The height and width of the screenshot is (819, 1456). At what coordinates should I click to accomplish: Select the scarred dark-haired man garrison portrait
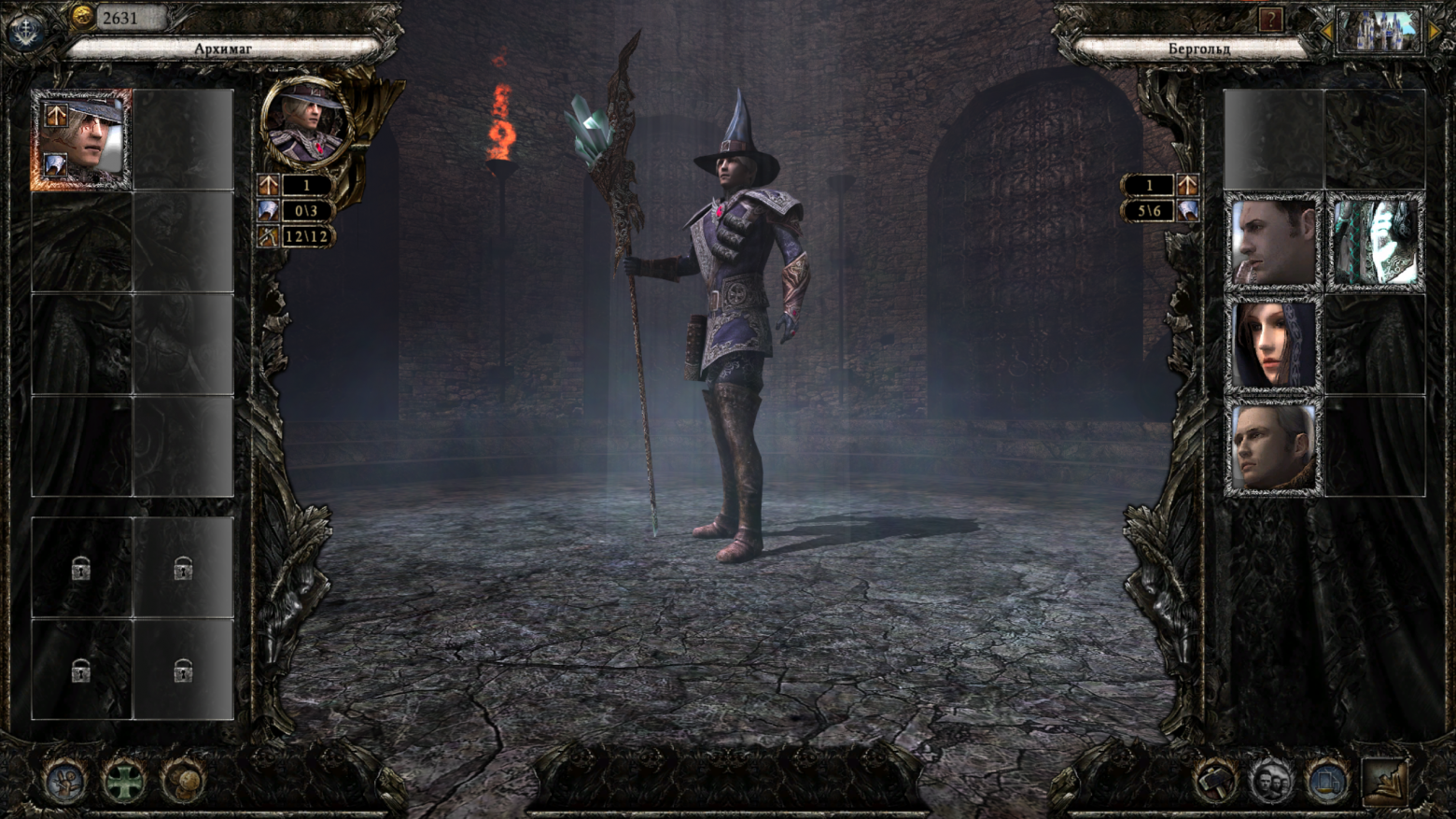pos(1272,242)
